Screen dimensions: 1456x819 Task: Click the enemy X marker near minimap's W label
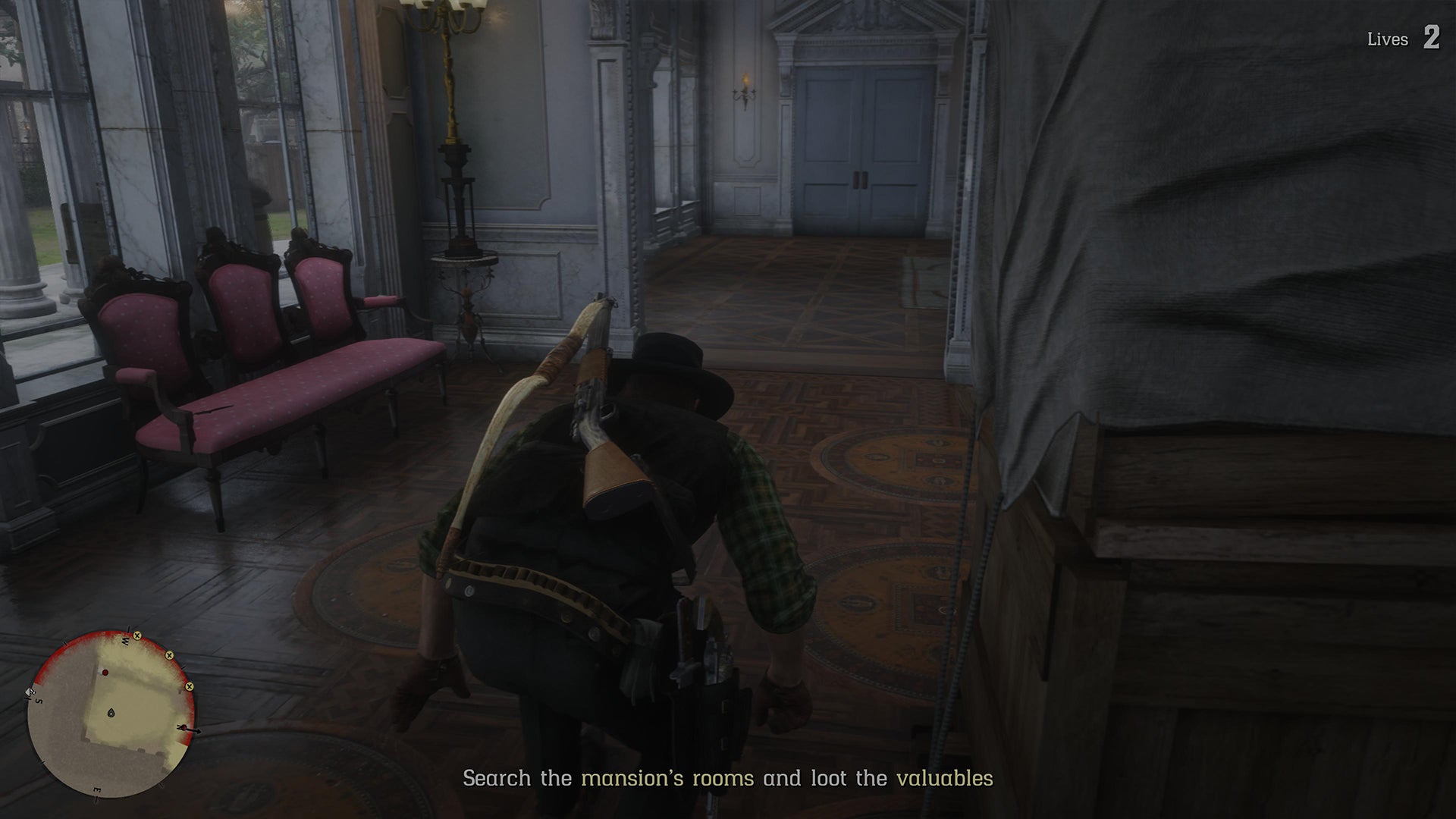137,636
